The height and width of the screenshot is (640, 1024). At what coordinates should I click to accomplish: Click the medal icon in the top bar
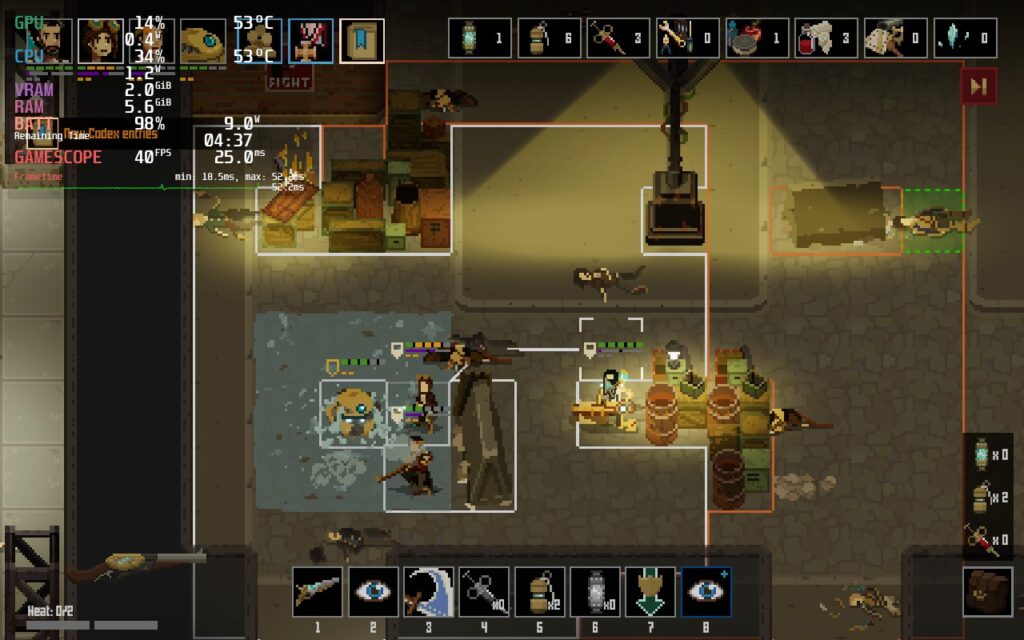tap(311, 41)
